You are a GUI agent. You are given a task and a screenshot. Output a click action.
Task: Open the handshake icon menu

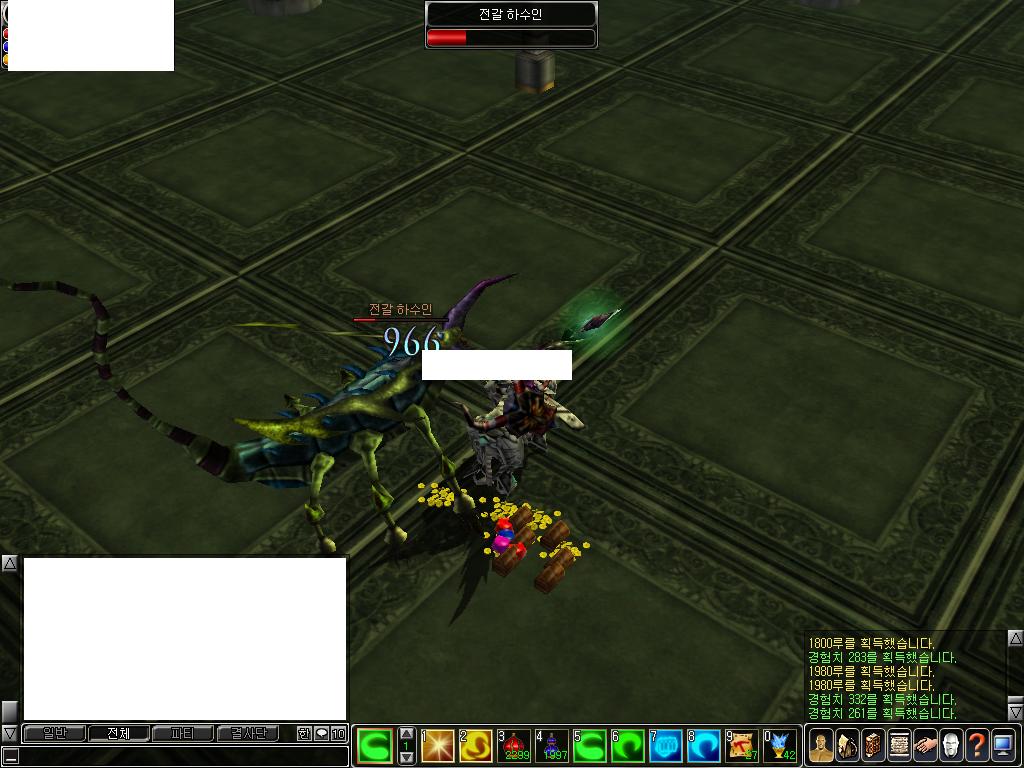tap(925, 745)
